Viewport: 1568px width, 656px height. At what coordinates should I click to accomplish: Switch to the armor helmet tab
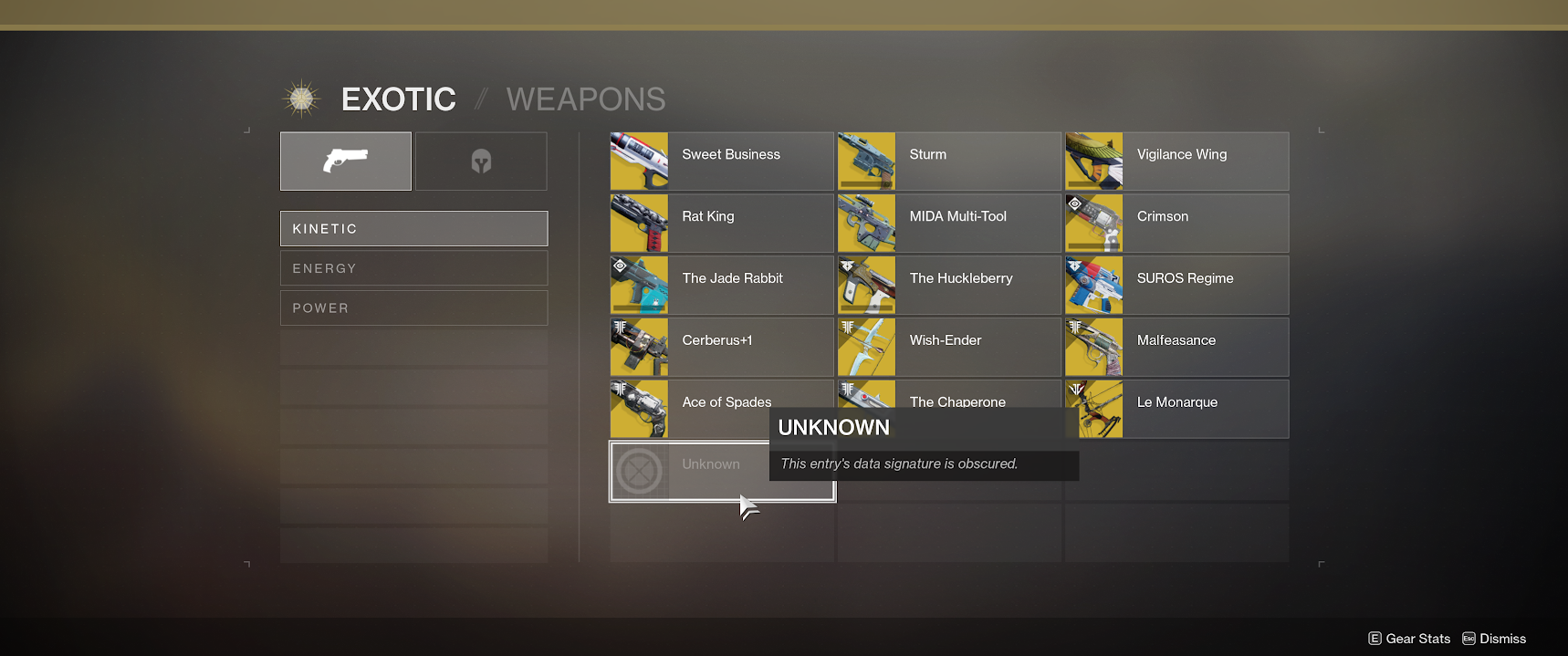click(481, 161)
